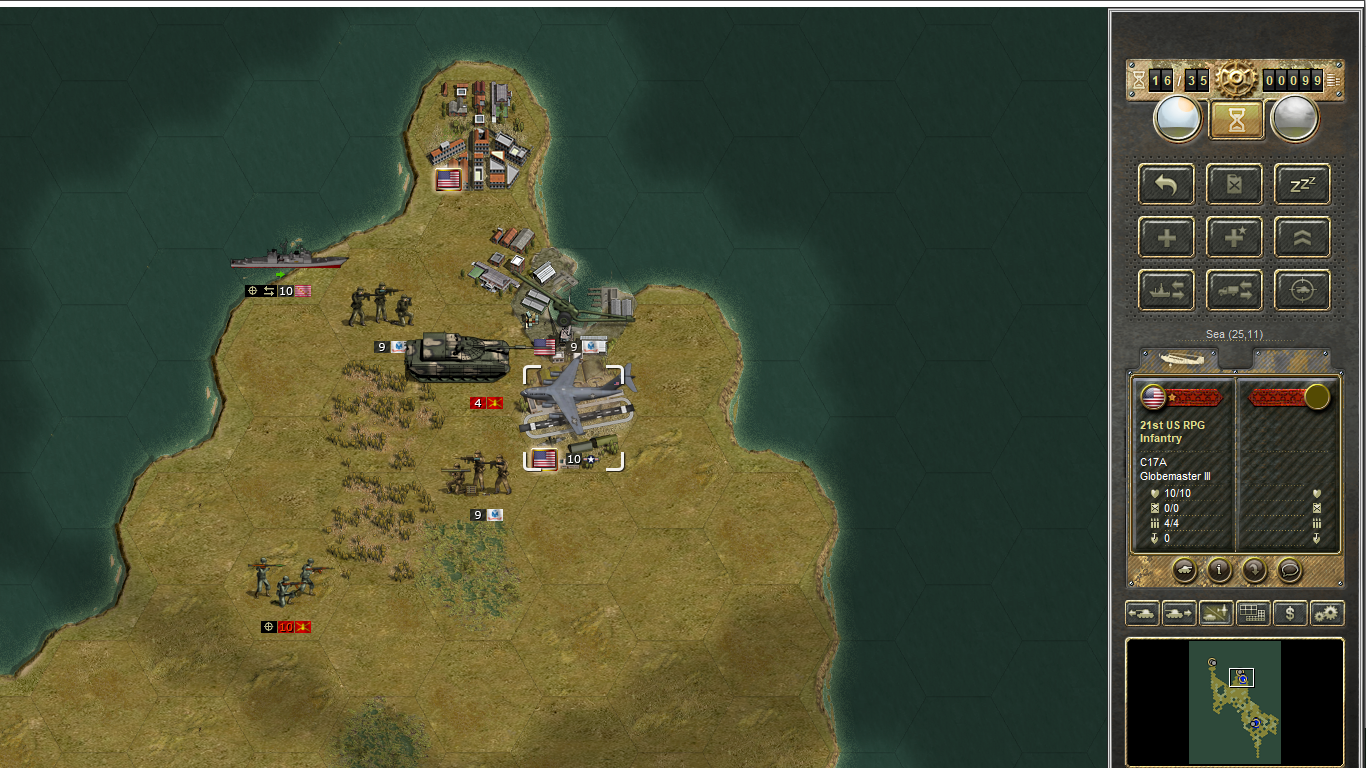Image resolution: width=1366 pixels, height=768 pixels.
Task: Open the purchase screen with the dollar button
Action: (x=1290, y=613)
